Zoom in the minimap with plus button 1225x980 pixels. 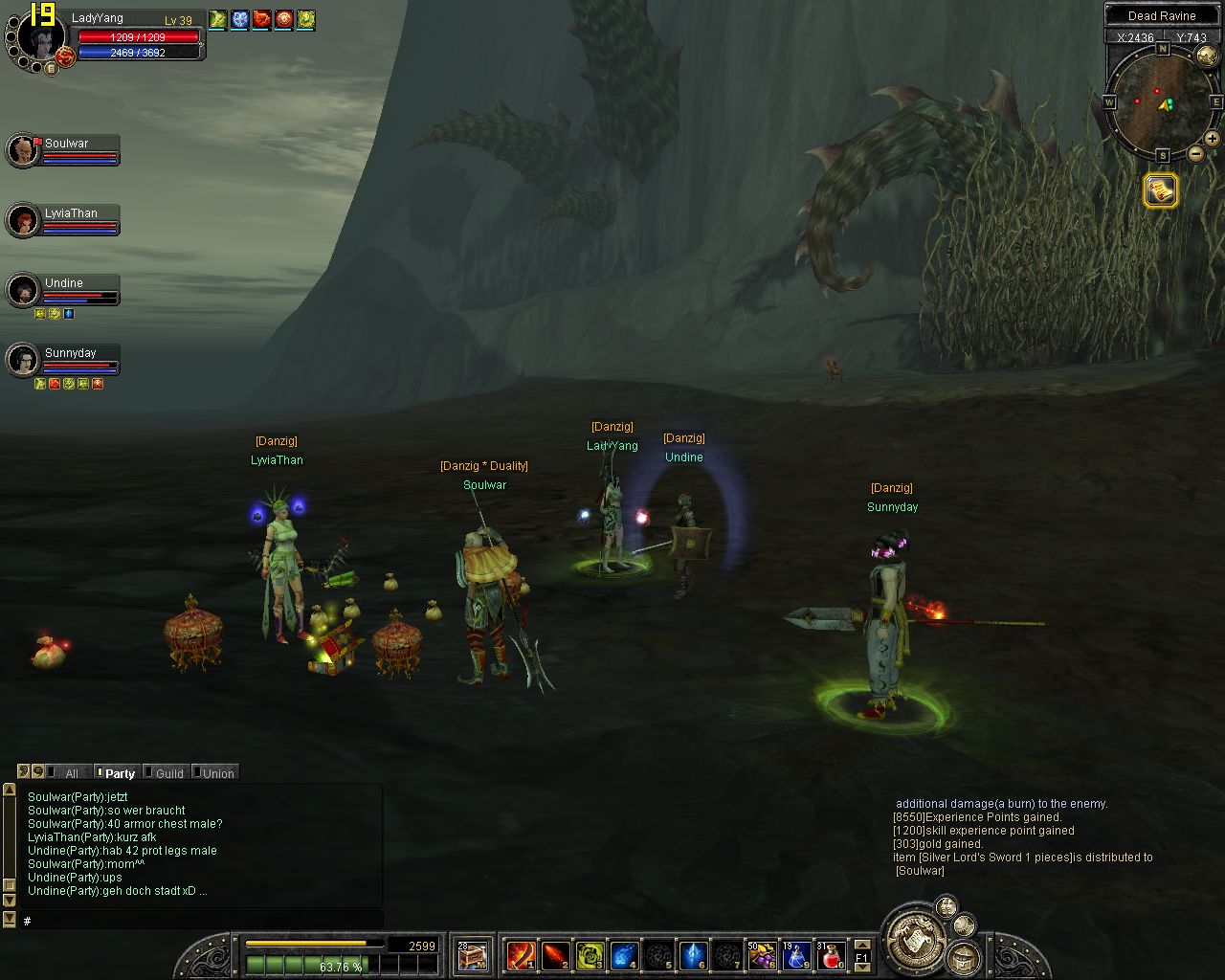click(1212, 139)
